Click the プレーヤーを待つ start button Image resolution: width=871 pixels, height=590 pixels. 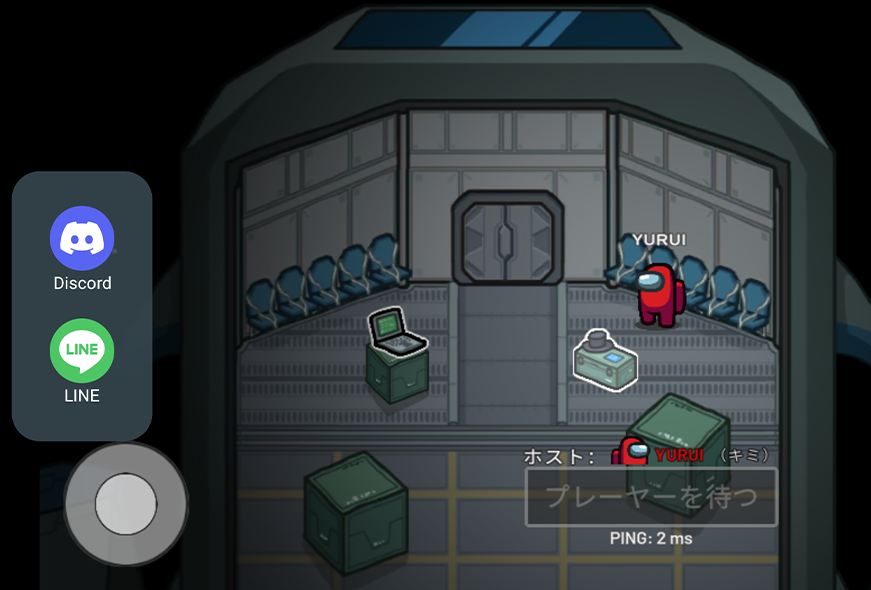[651, 497]
